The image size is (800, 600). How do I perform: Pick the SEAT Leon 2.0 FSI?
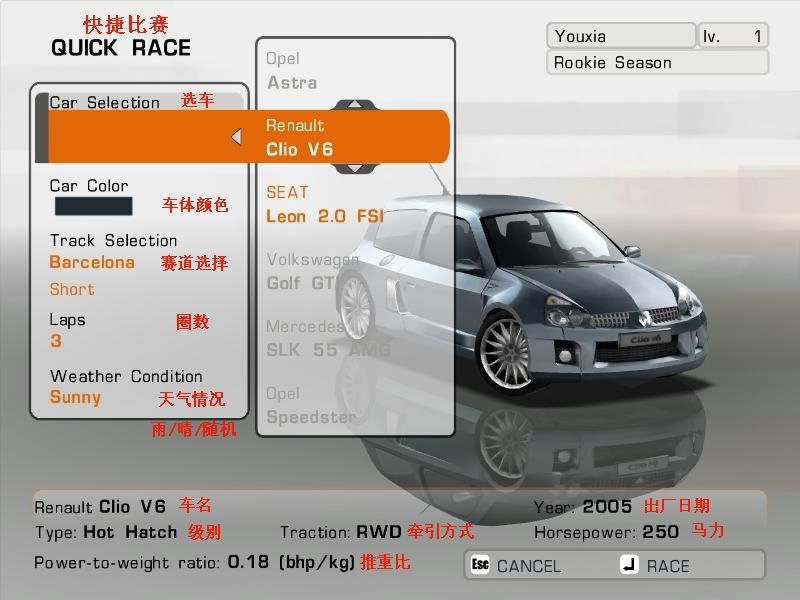click(324, 204)
